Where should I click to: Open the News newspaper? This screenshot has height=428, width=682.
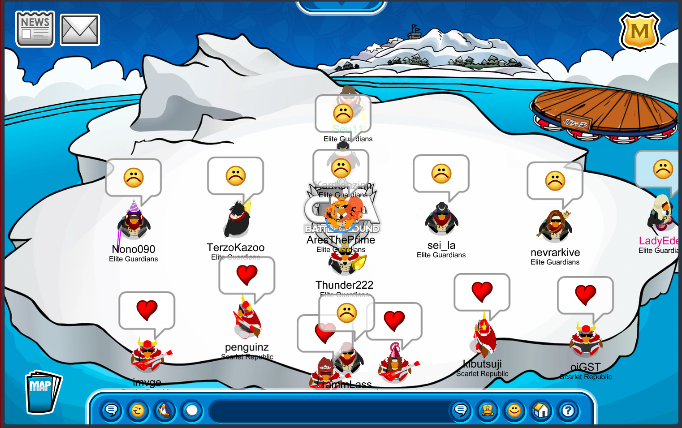35,30
